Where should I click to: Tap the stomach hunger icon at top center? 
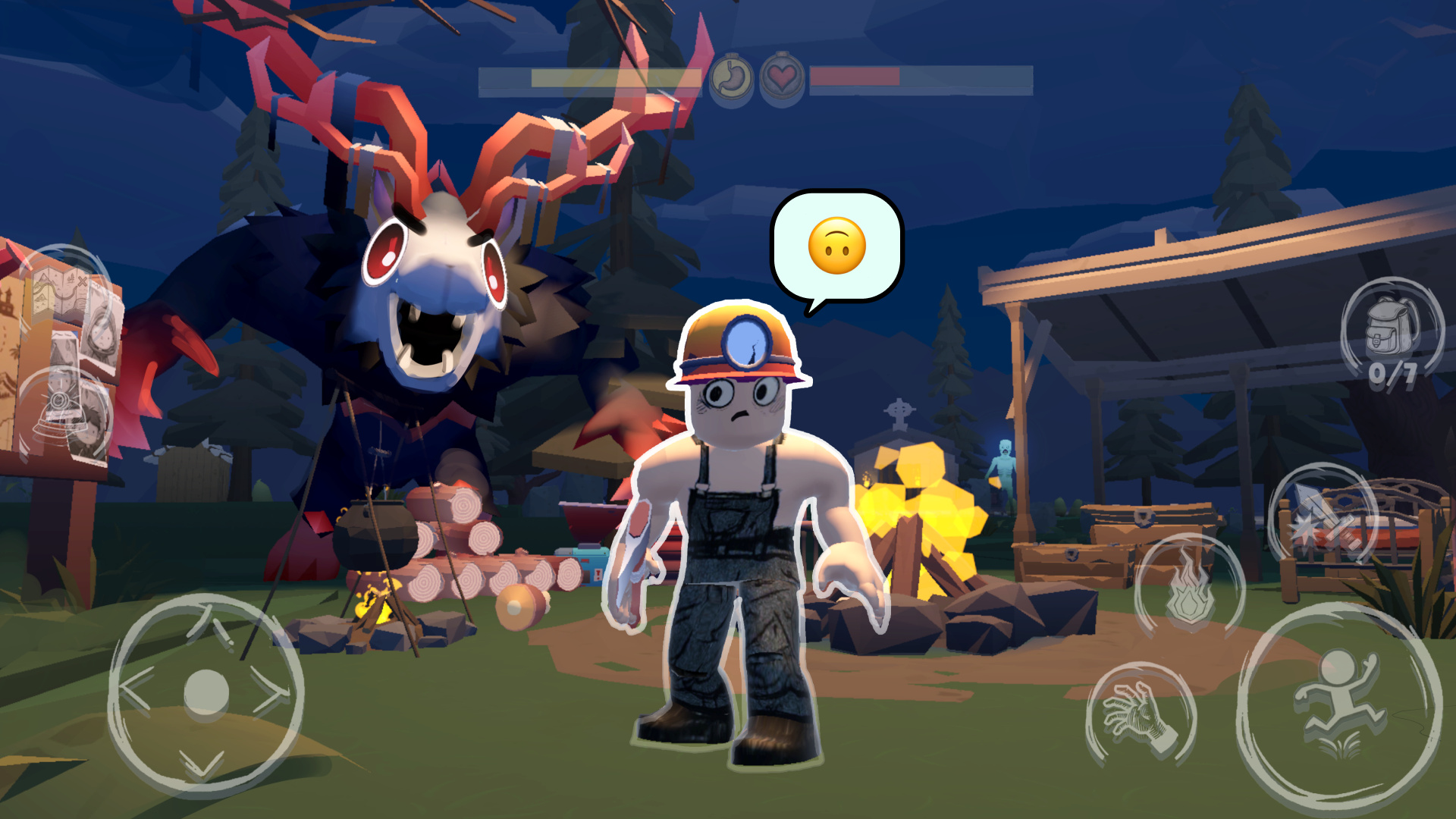730,77
